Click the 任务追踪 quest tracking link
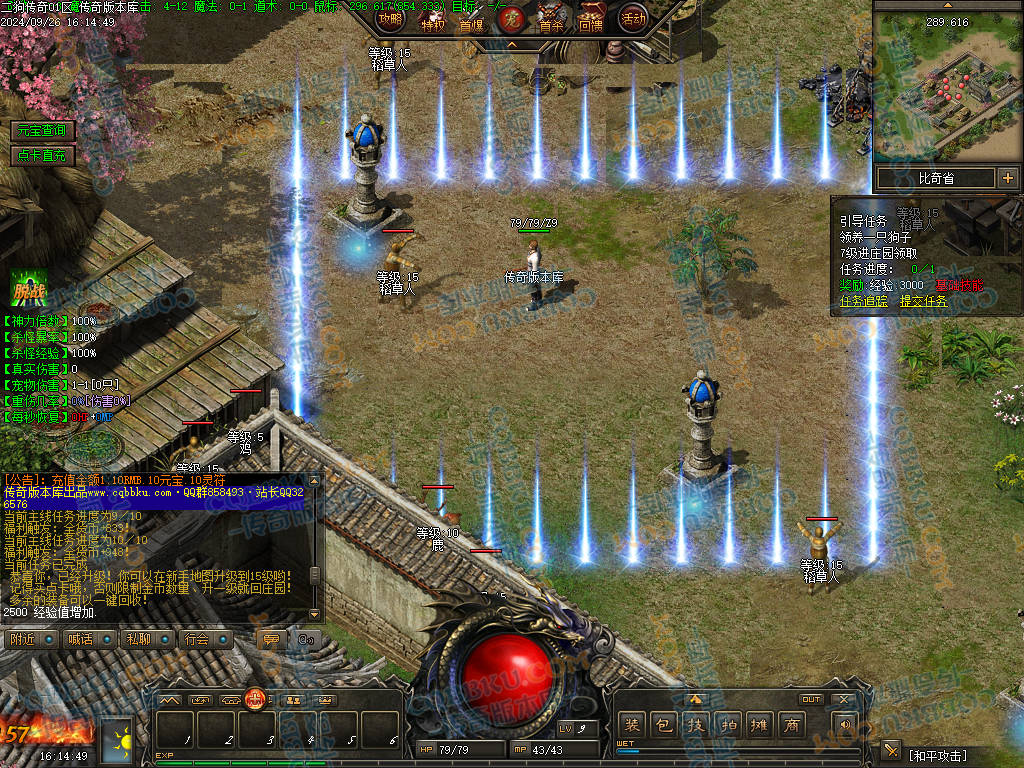 865,301
